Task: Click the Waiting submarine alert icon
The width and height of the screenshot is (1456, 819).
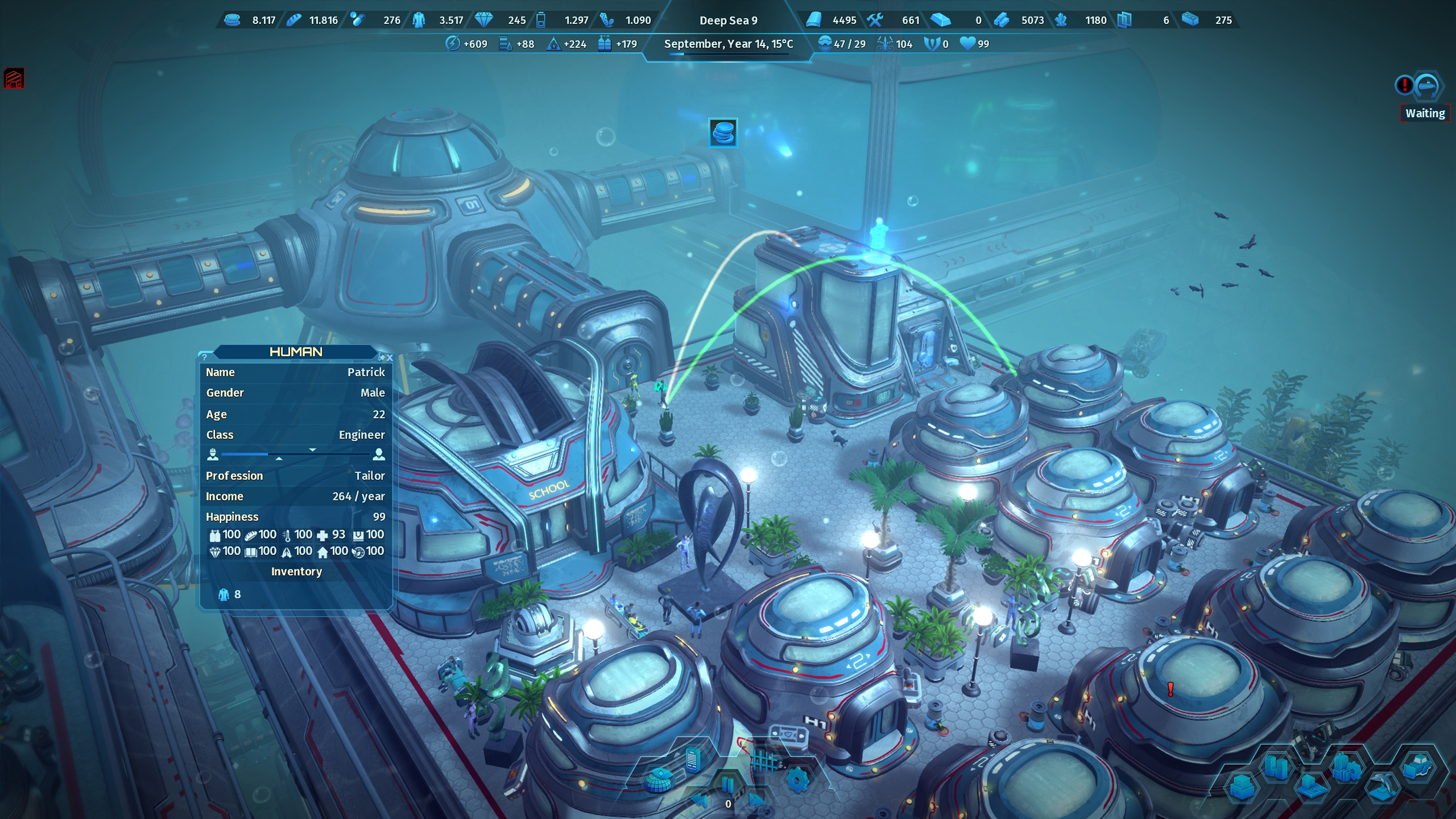Action: [x=1427, y=86]
